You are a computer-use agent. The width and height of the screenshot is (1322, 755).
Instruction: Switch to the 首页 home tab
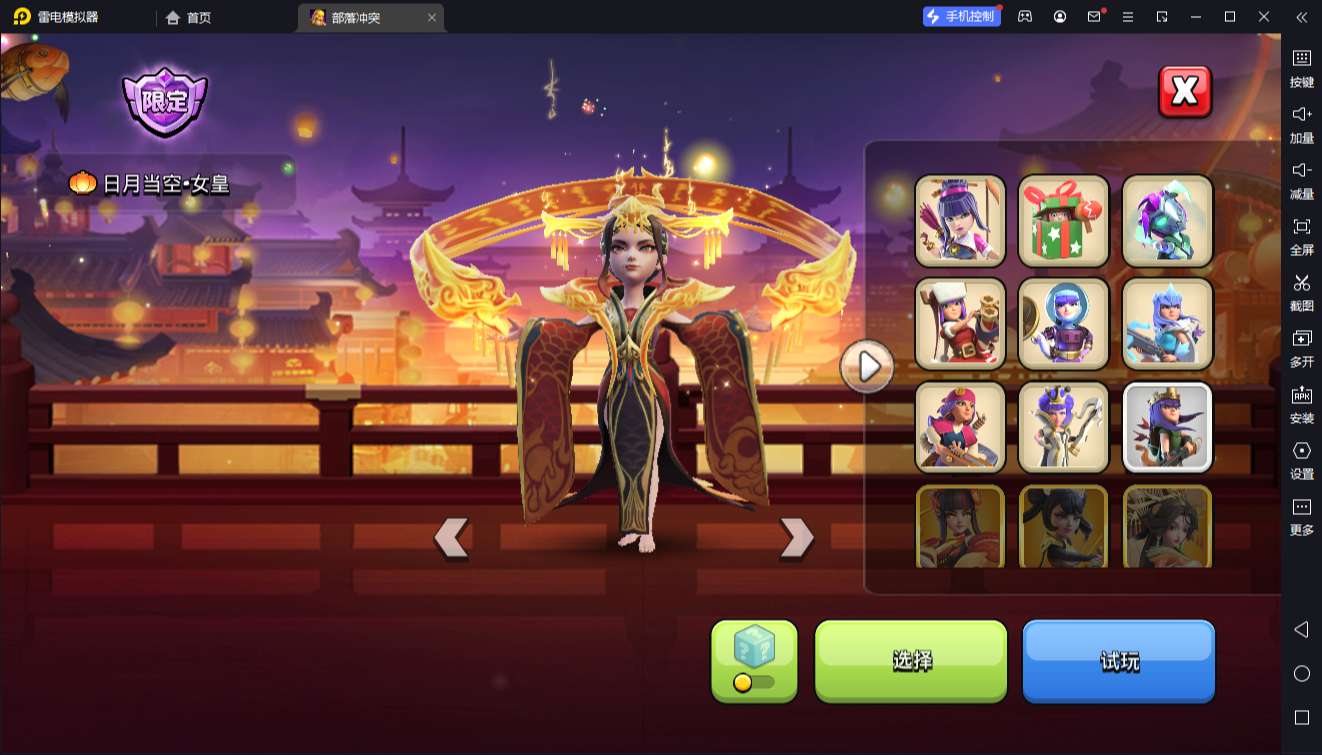click(188, 17)
